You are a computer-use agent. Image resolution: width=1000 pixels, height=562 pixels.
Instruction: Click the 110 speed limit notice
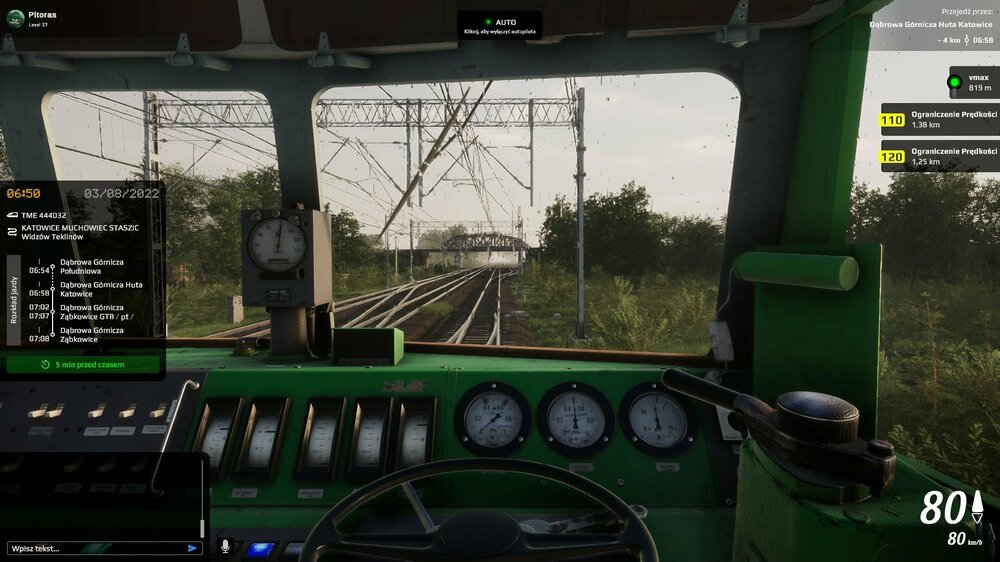point(939,121)
